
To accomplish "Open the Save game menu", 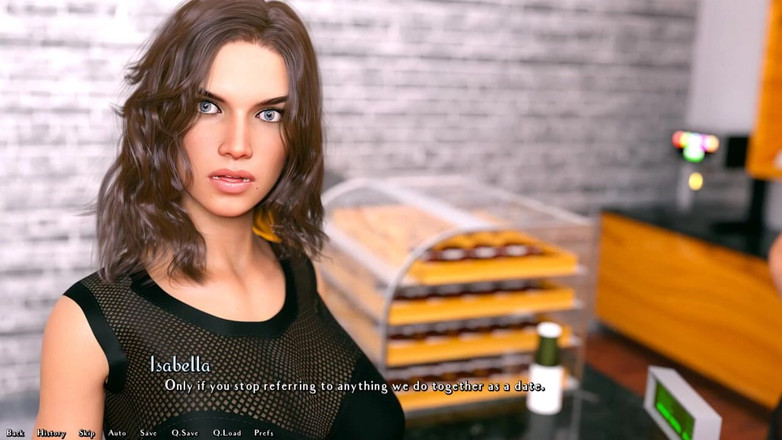I will 148,433.
